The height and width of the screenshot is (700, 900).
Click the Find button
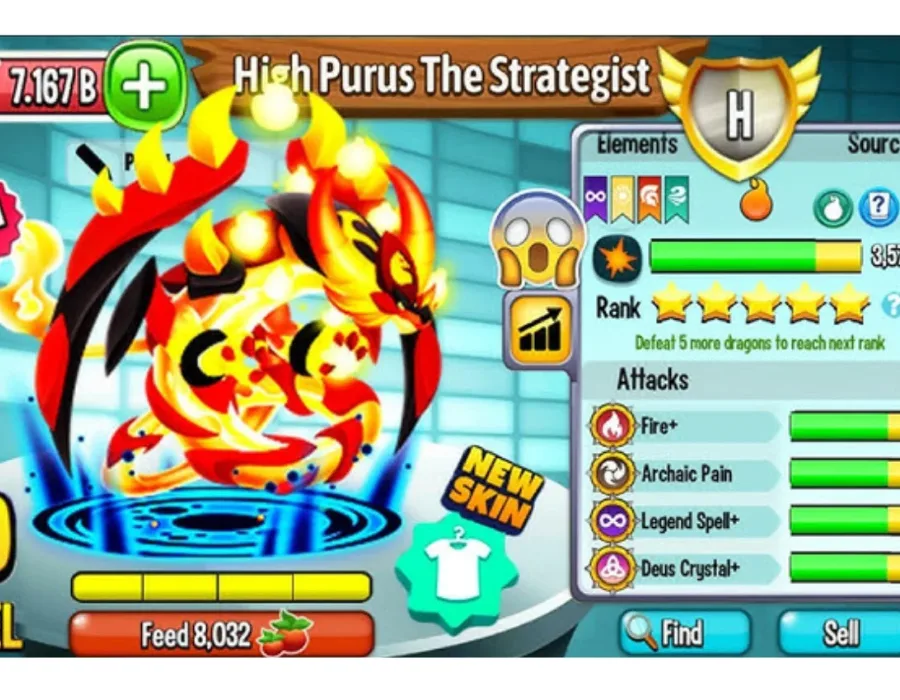[x=684, y=633]
